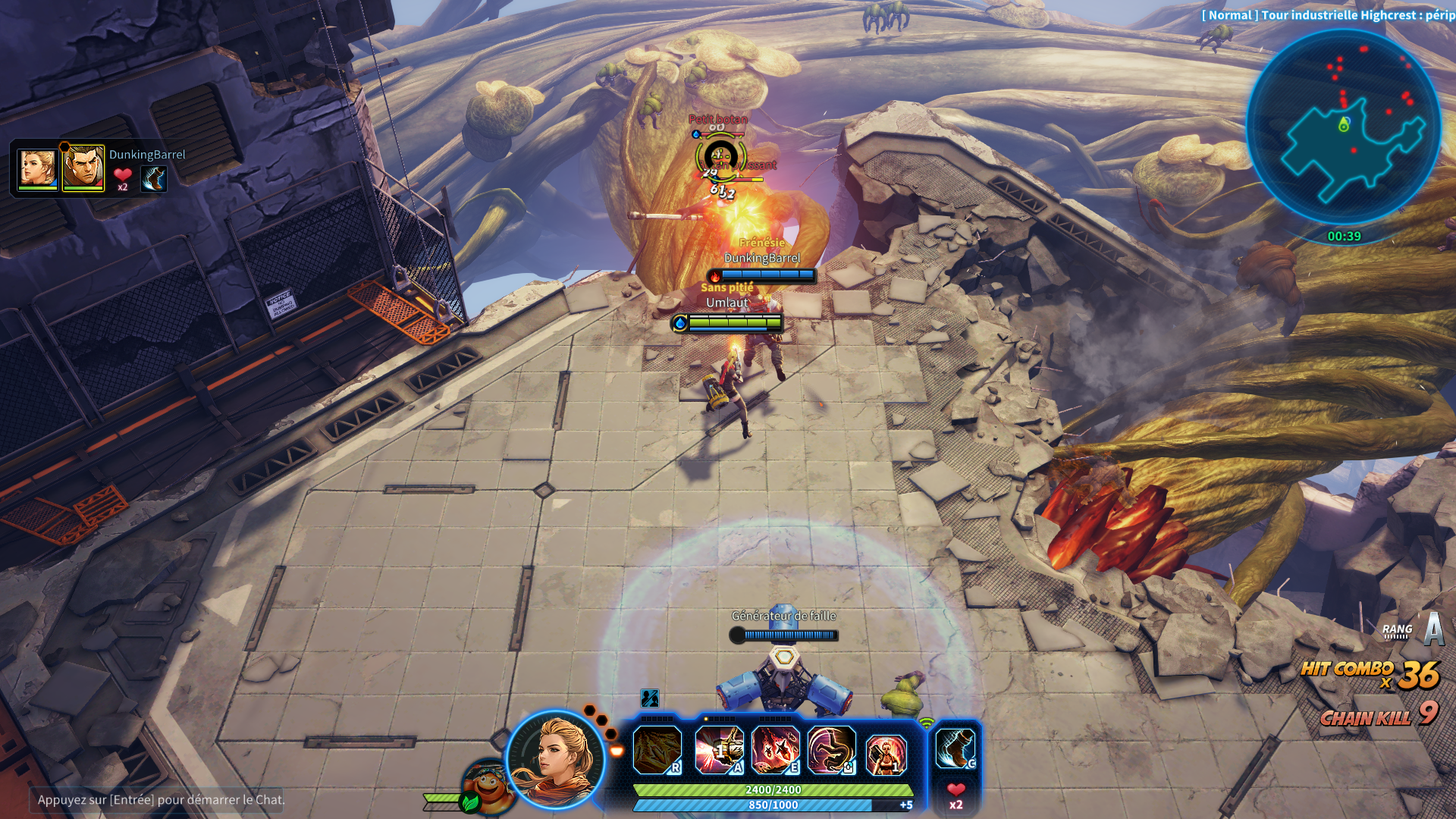Launch the missile barrage skill in the E slot
The height and width of the screenshot is (819, 1456).
(775, 749)
